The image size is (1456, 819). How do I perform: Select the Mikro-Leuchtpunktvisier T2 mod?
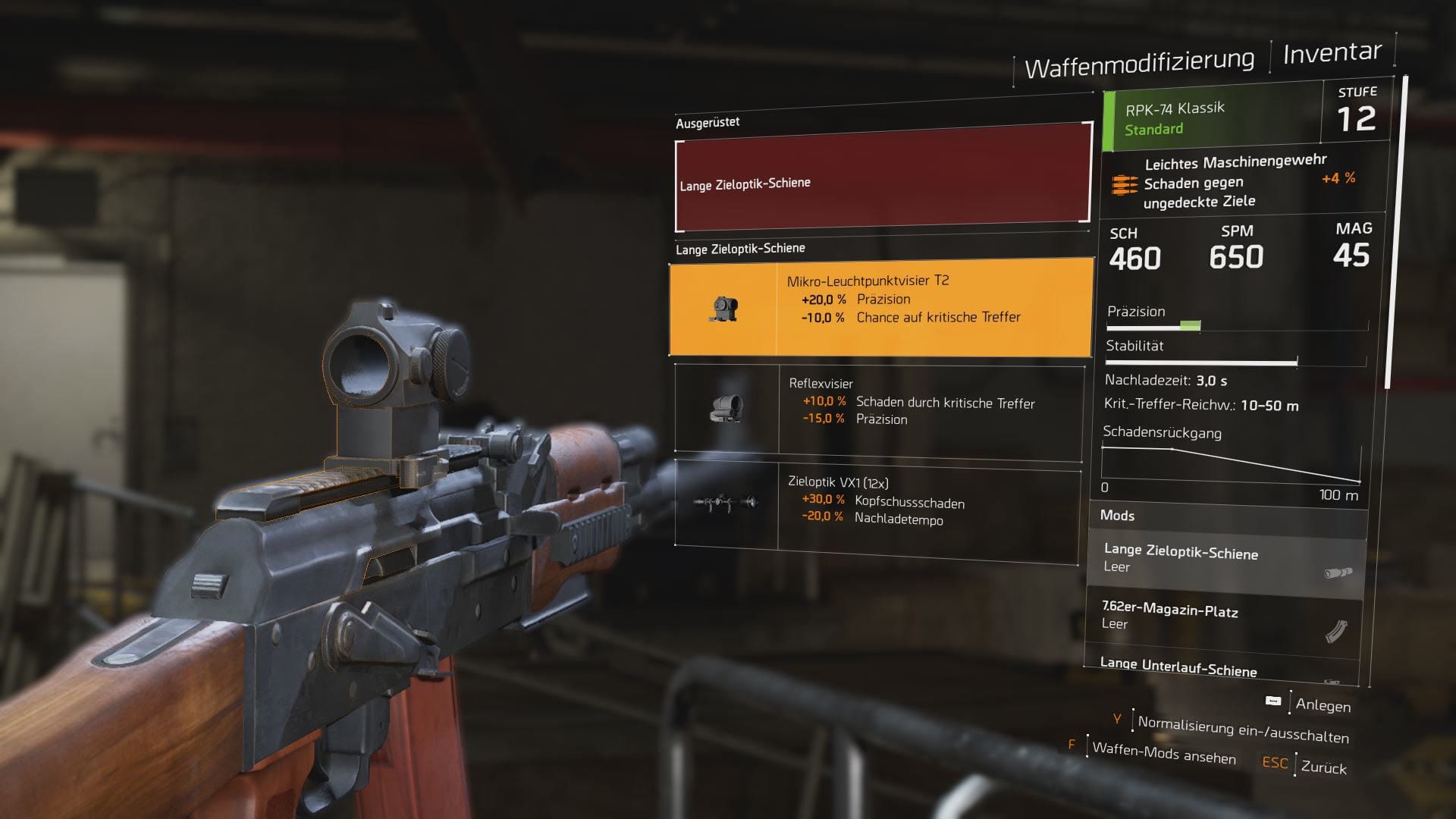click(x=880, y=307)
